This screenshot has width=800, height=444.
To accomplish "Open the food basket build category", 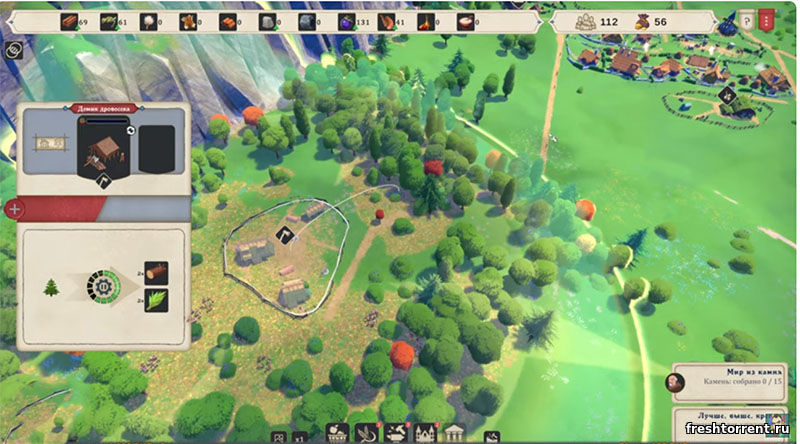I will tap(337, 434).
